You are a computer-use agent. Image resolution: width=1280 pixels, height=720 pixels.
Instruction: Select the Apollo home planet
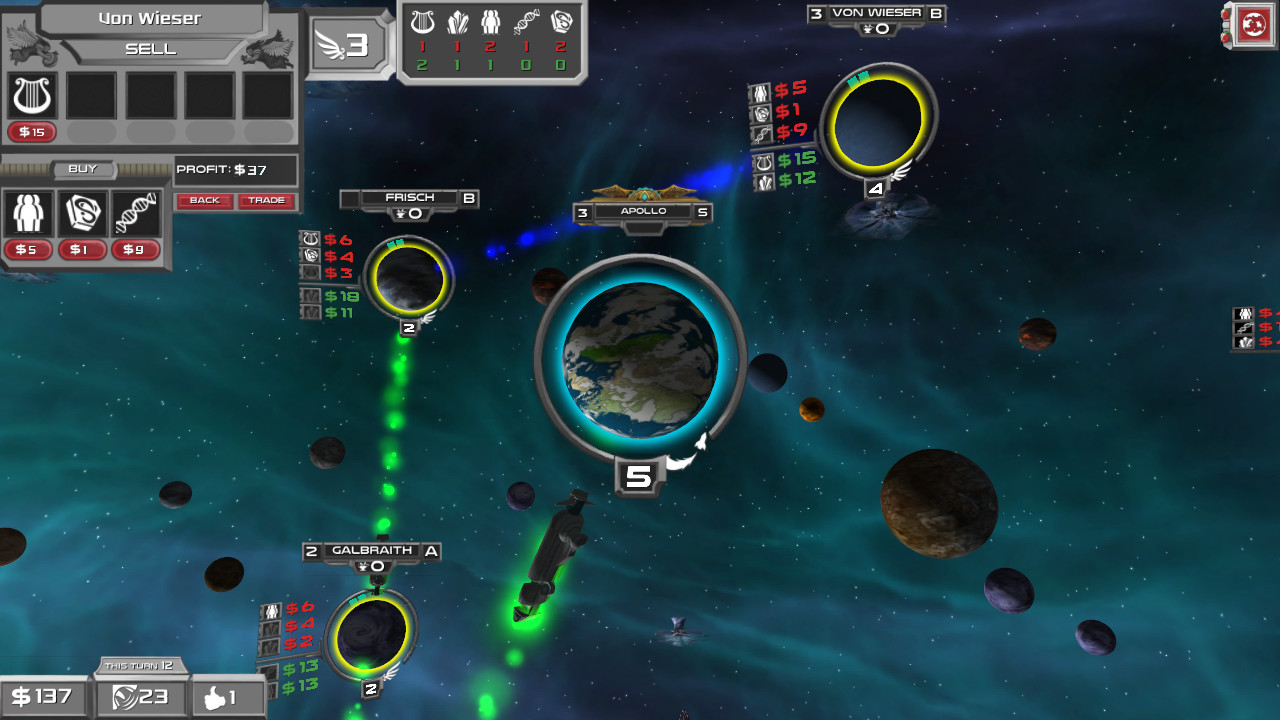tap(640, 360)
